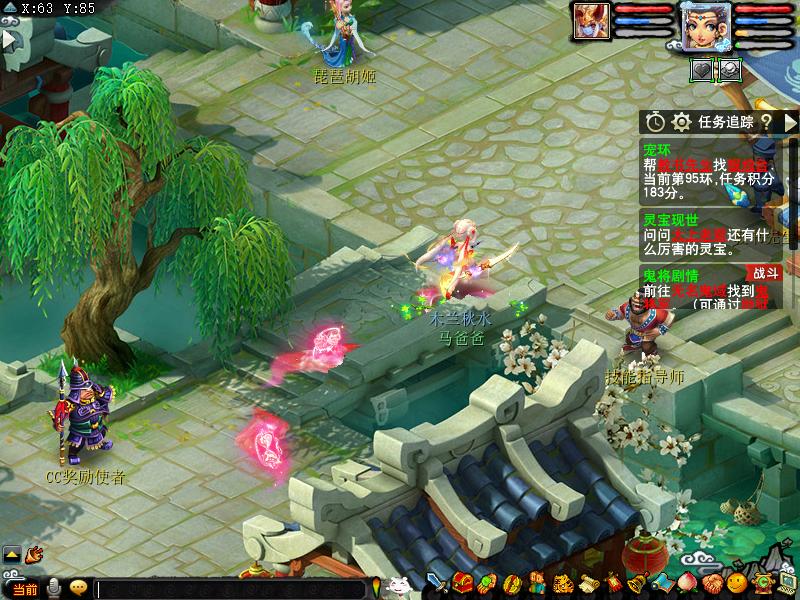
Task: Open the scroll quest icon in the toolbar
Action: coord(588,583)
